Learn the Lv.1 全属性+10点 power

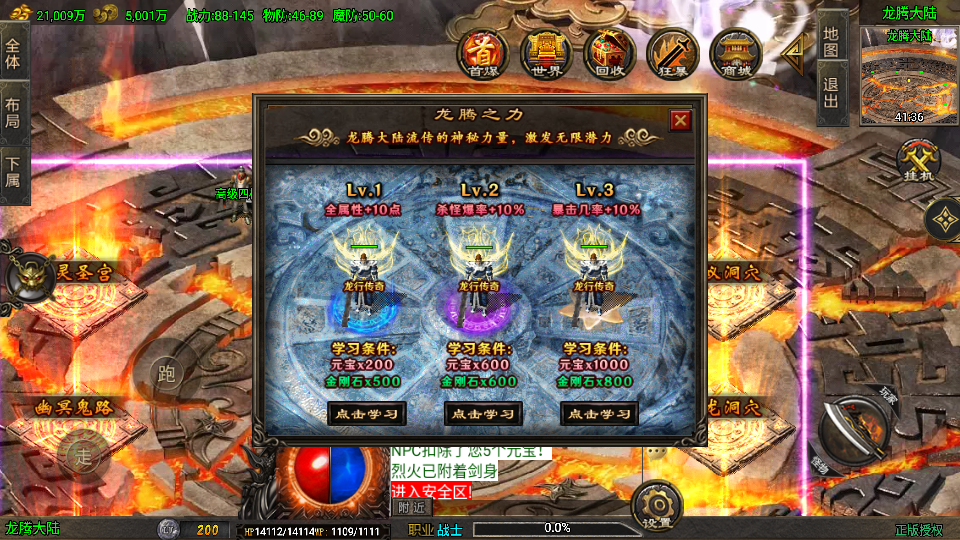[x=367, y=413]
